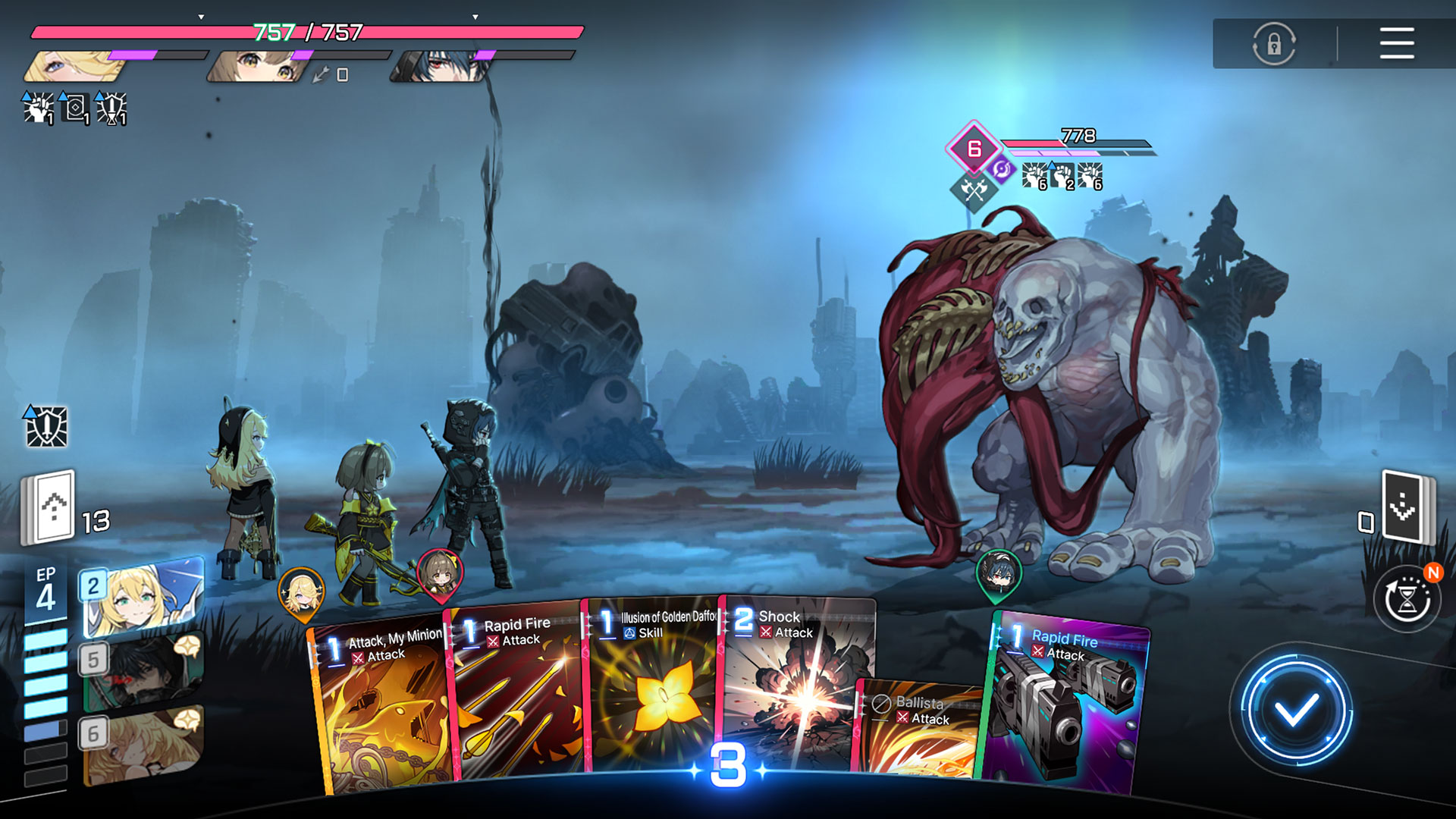Use the blonde character's 2-cost ego skill
Viewport: 1456px width, 819px height.
pyautogui.click(x=143, y=595)
